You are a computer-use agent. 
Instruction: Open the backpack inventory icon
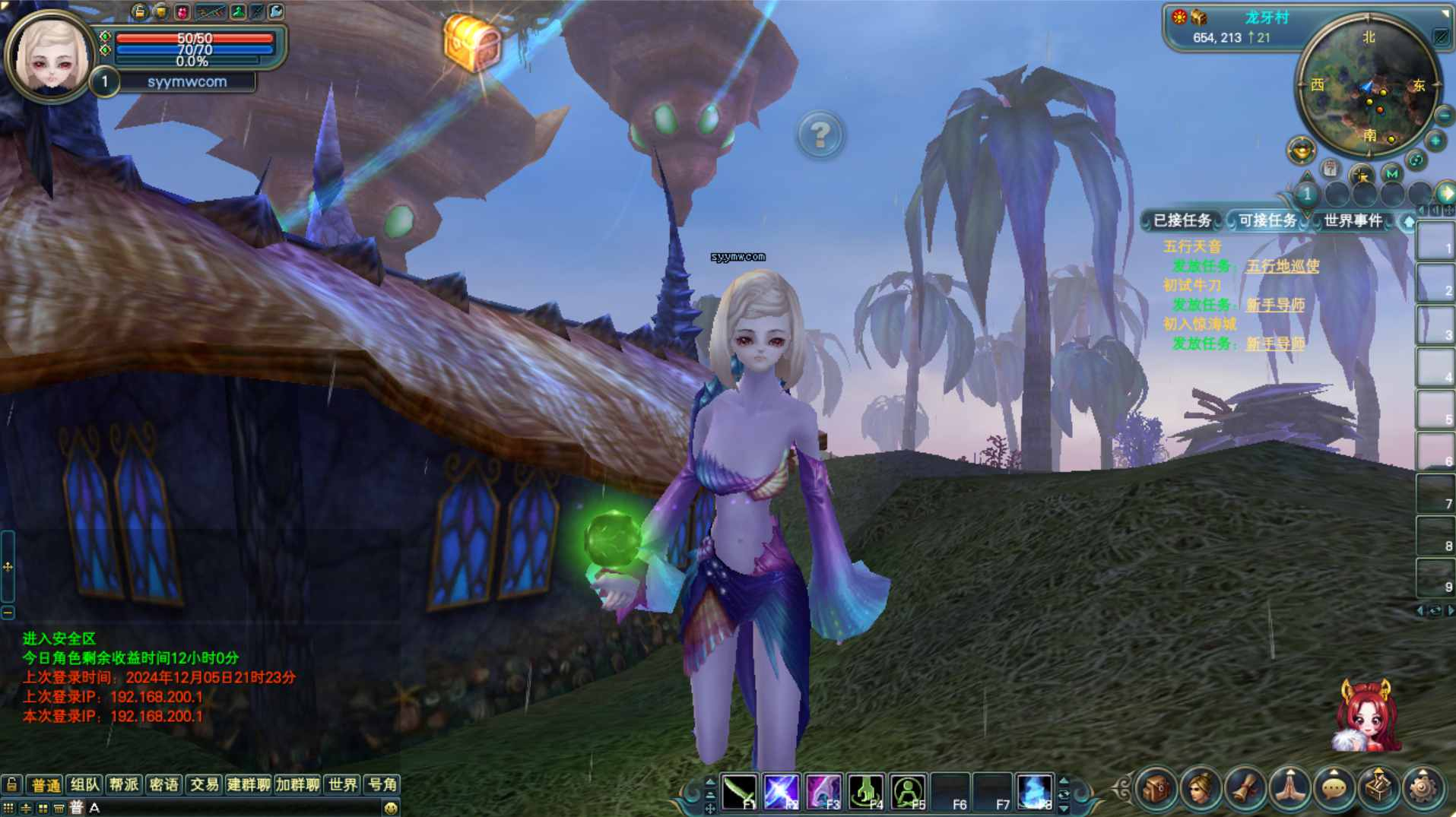(x=1156, y=789)
